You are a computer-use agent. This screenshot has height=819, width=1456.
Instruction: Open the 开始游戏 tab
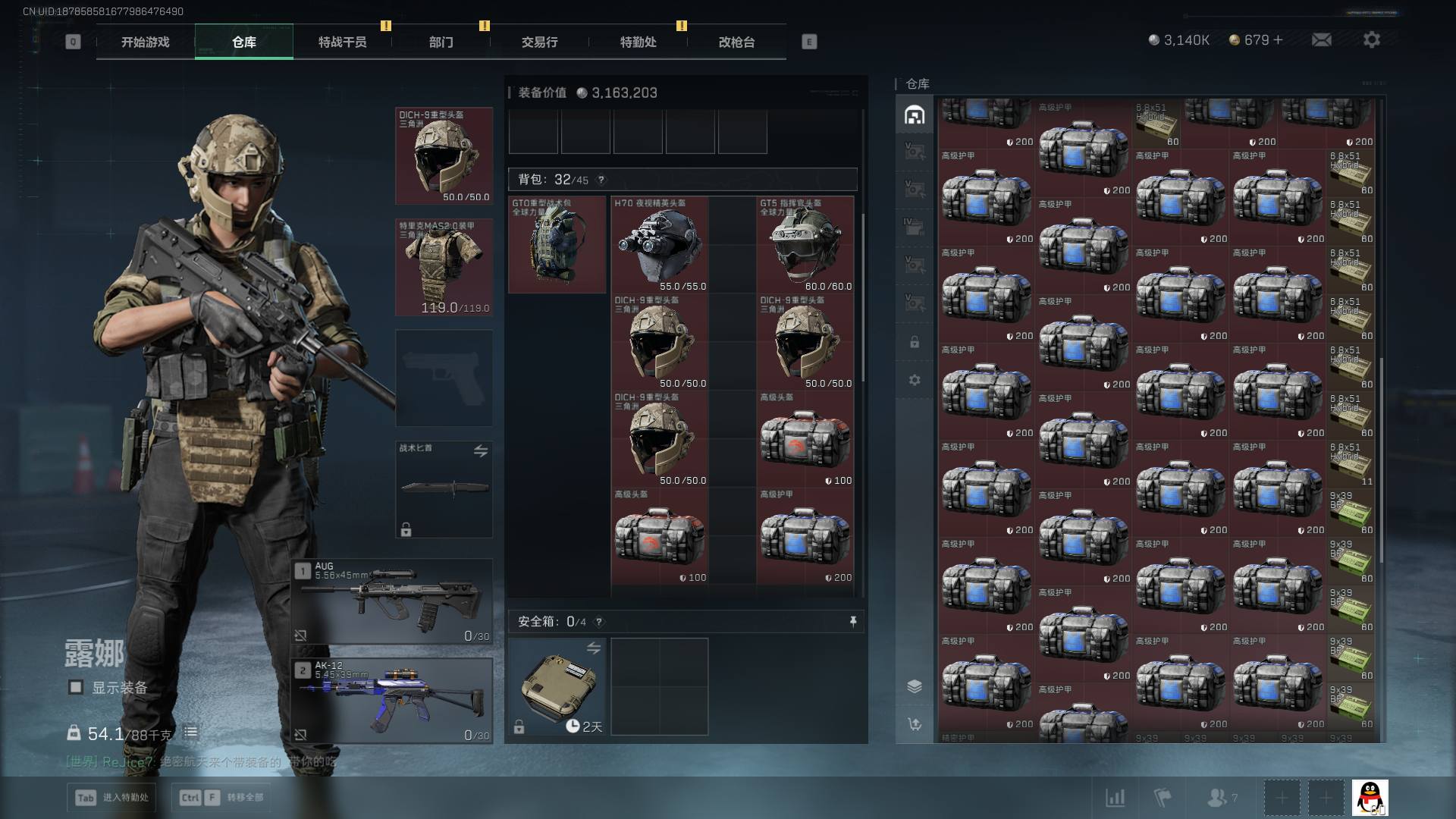[145, 42]
